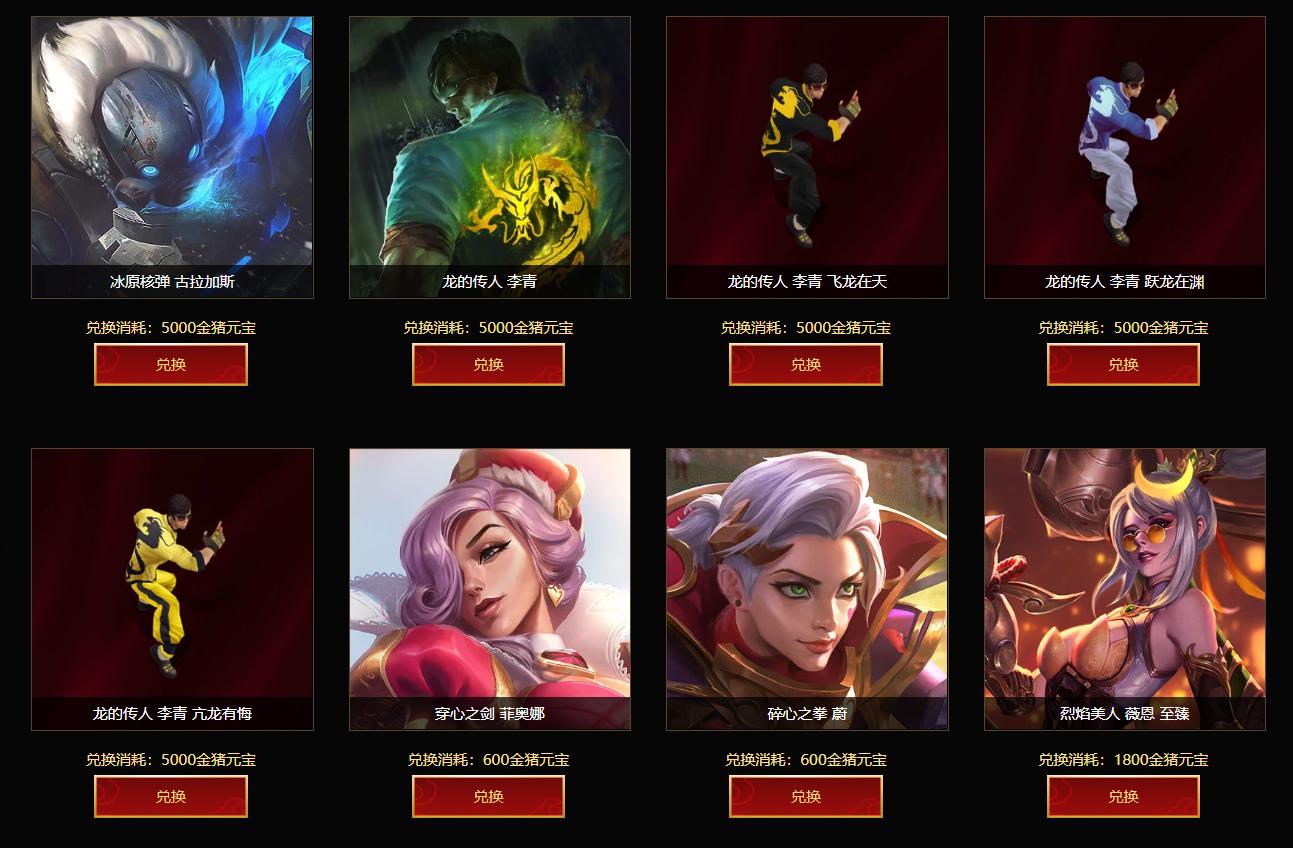Exchange for 龙的传人 李青 亢龙有悔
The width and height of the screenshot is (1293, 848).
(171, 797)
